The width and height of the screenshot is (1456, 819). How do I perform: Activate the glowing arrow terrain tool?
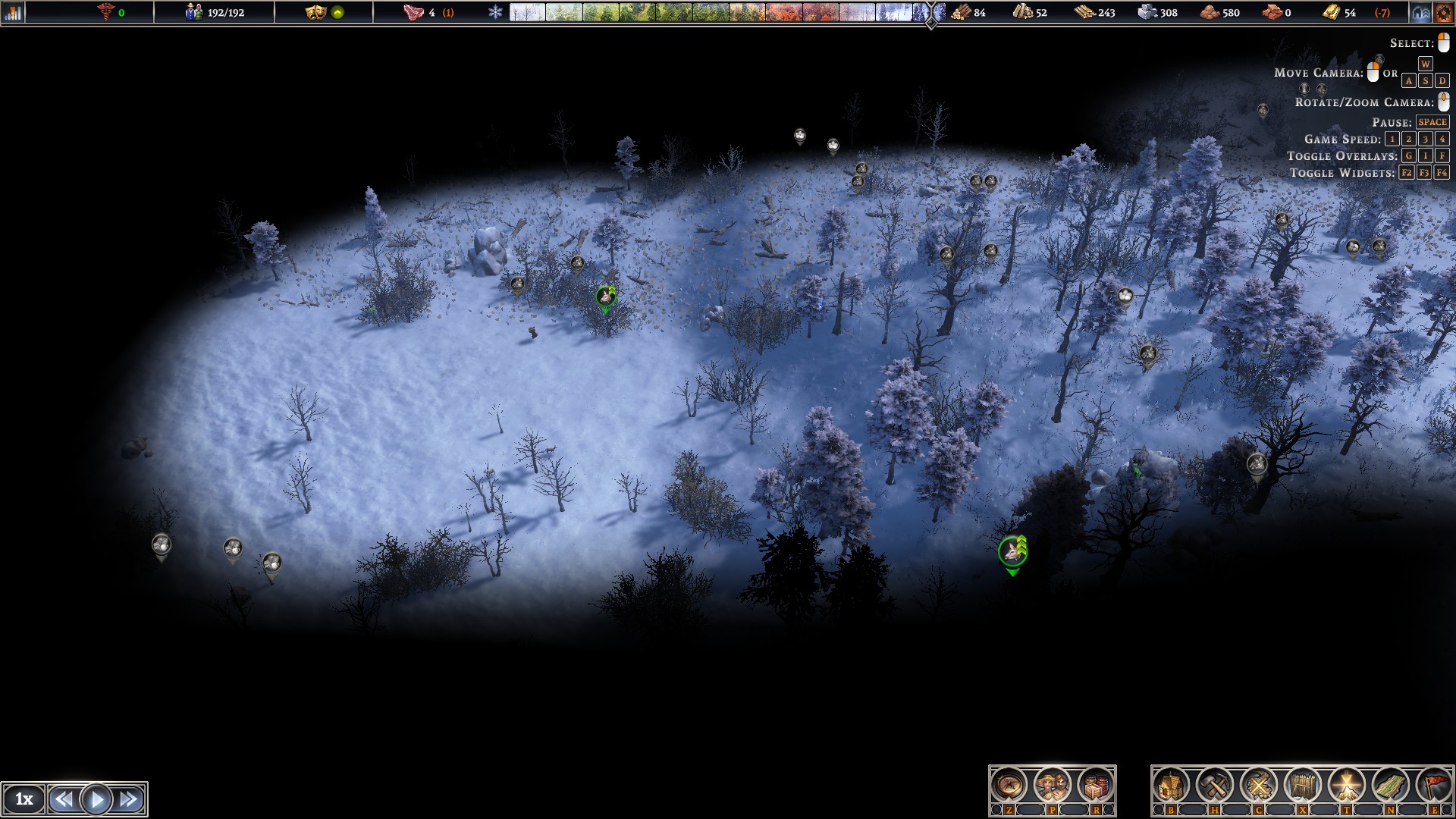click(x=1347, y=786)
